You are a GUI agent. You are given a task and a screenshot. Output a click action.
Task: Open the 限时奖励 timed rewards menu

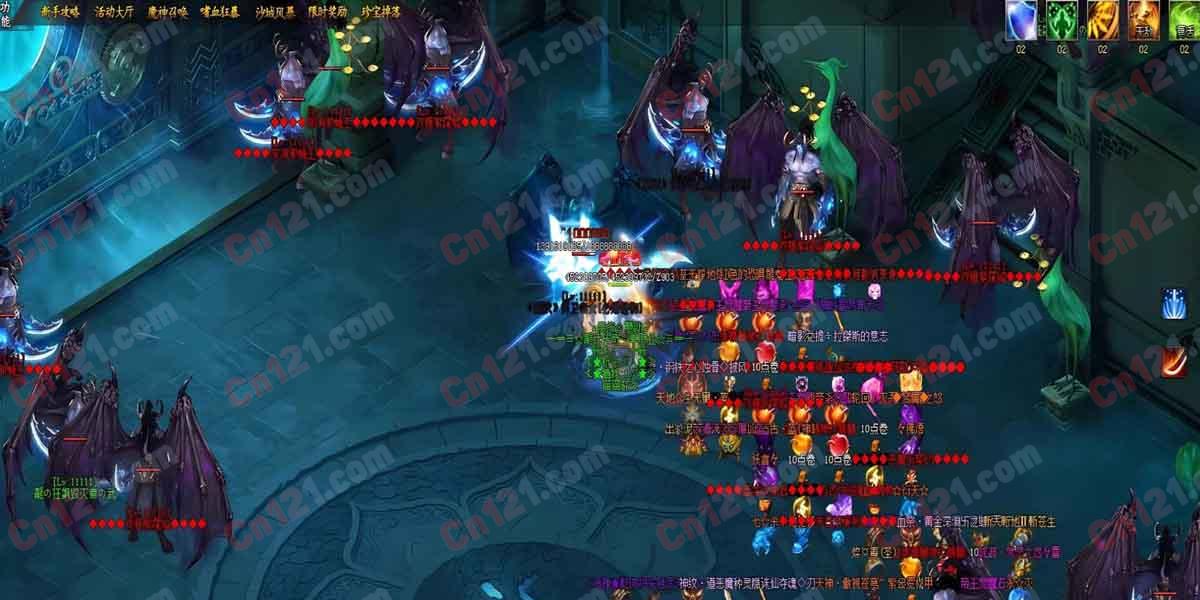pyautogui.click(x=327, y=12)
